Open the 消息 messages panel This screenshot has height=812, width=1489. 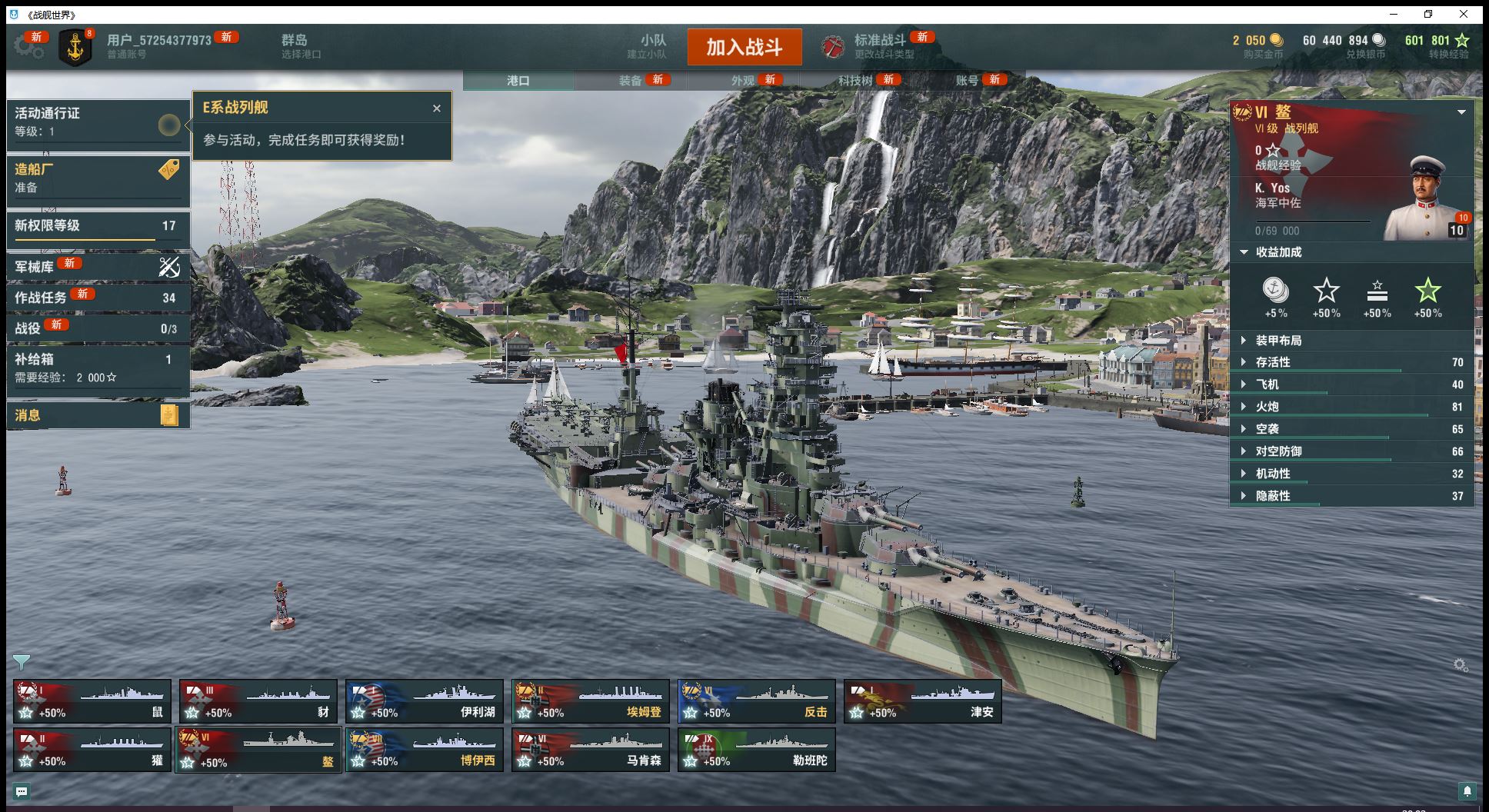(x=98, y=415)
